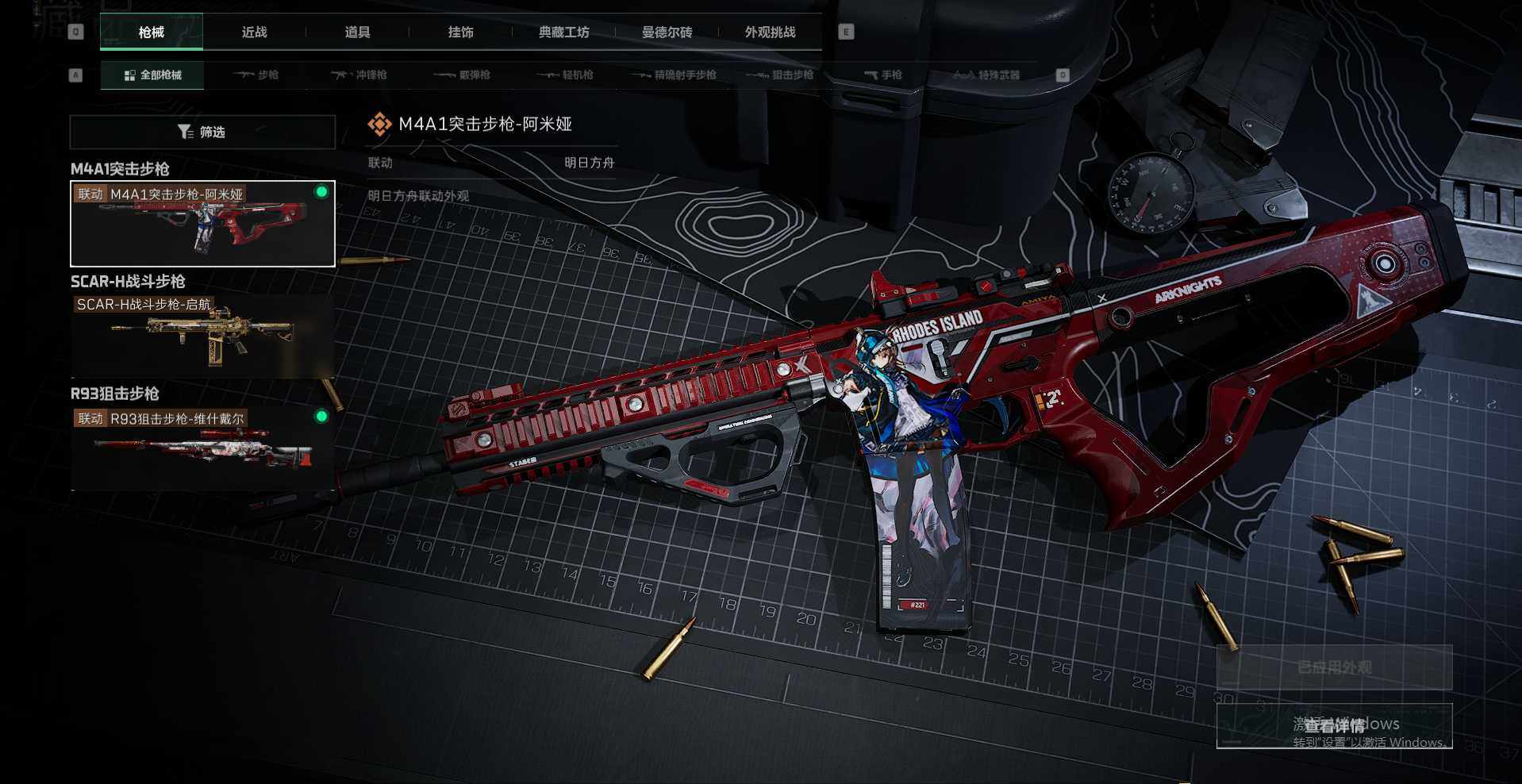Filter skins by 冲锋枪 submachine guns

[359, 75]
